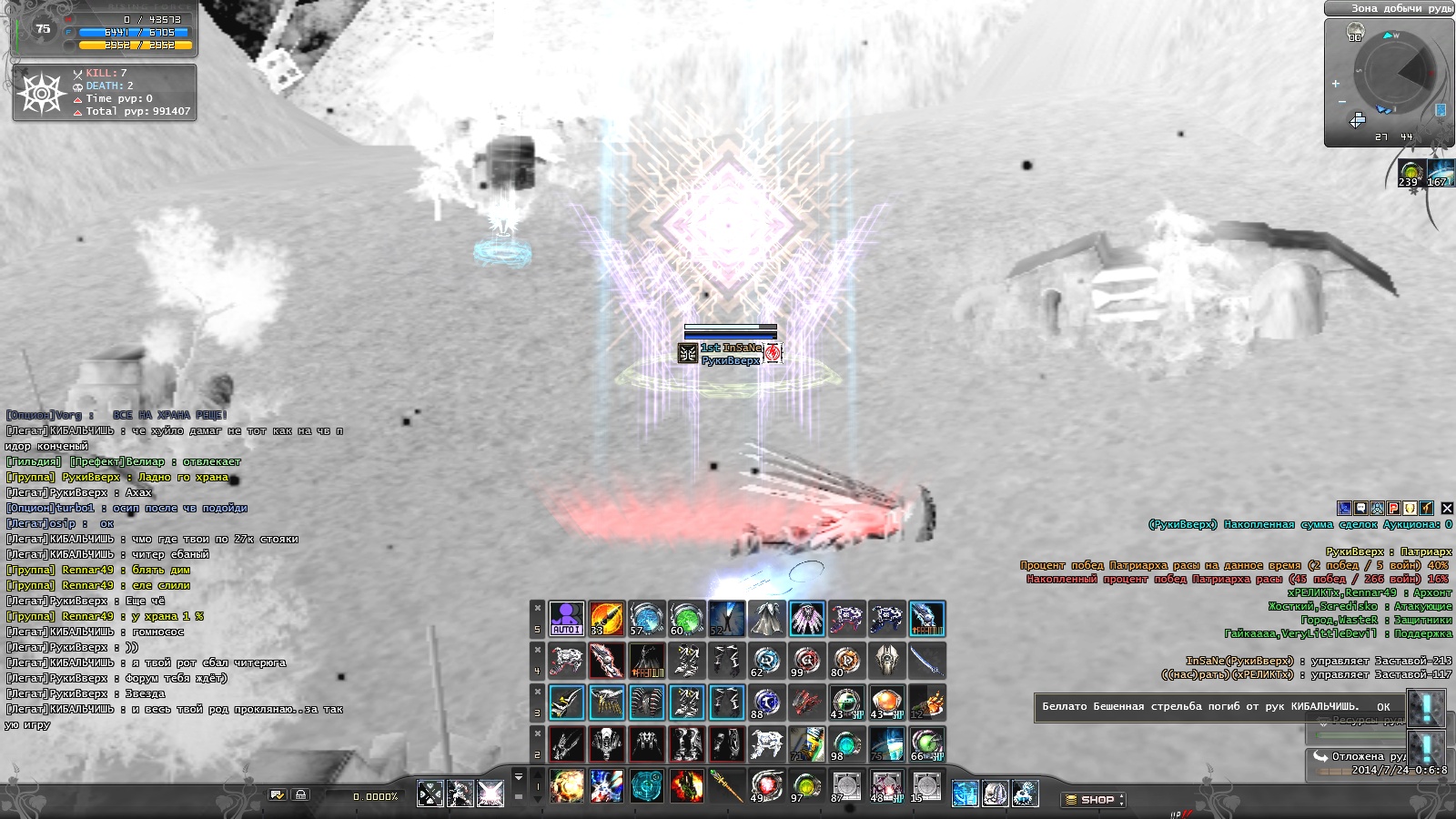Toggle the red P chat filter icon

[1393, 509]
